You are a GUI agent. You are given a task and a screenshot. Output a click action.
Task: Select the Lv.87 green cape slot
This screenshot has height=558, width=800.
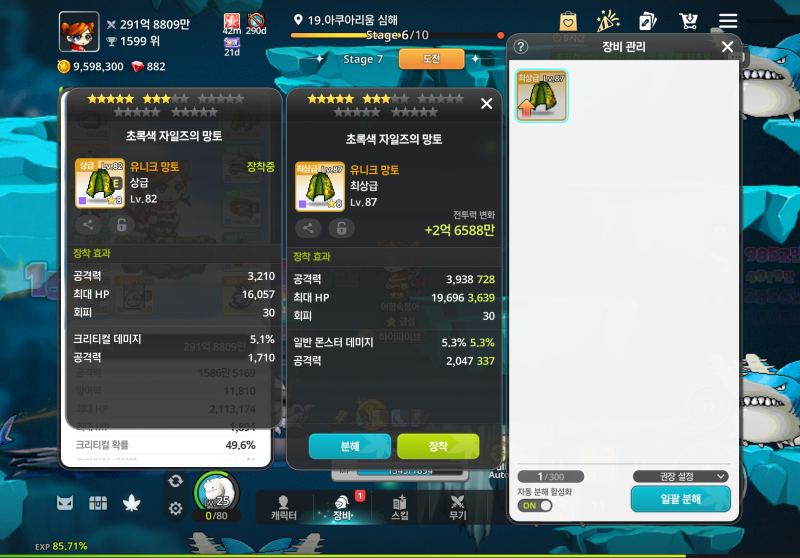pyautogui.click(x=542, y=96)
